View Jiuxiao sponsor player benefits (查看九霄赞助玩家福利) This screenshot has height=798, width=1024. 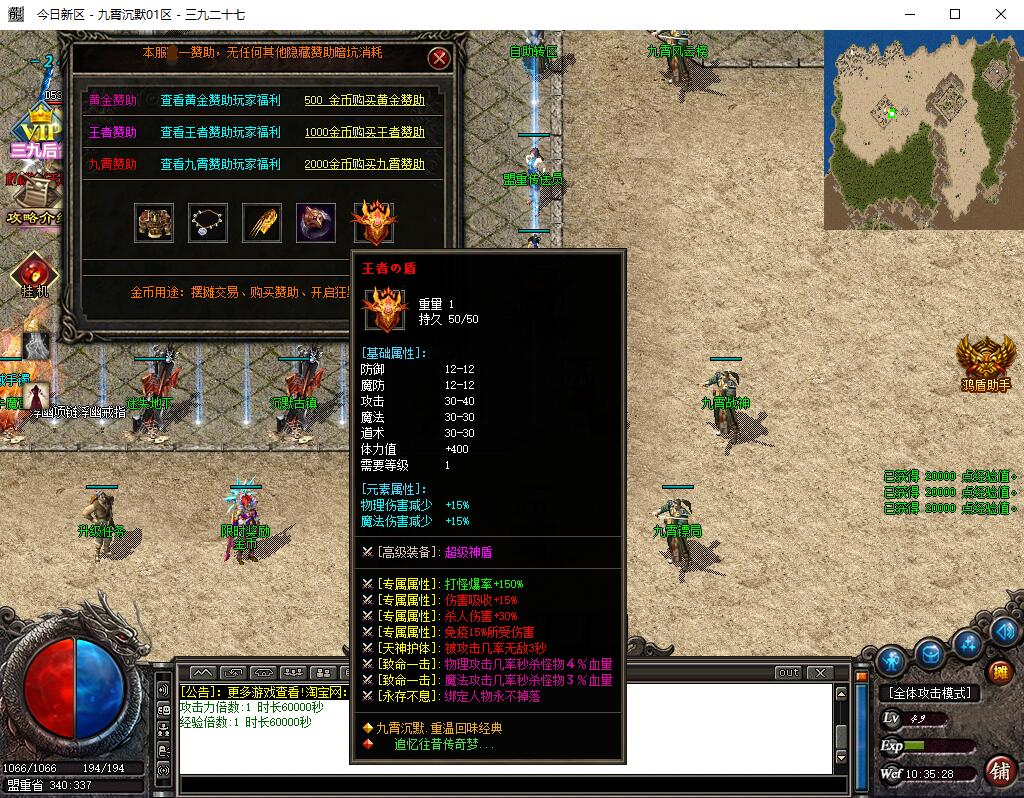pyautogui.click(x=220, y=164)
